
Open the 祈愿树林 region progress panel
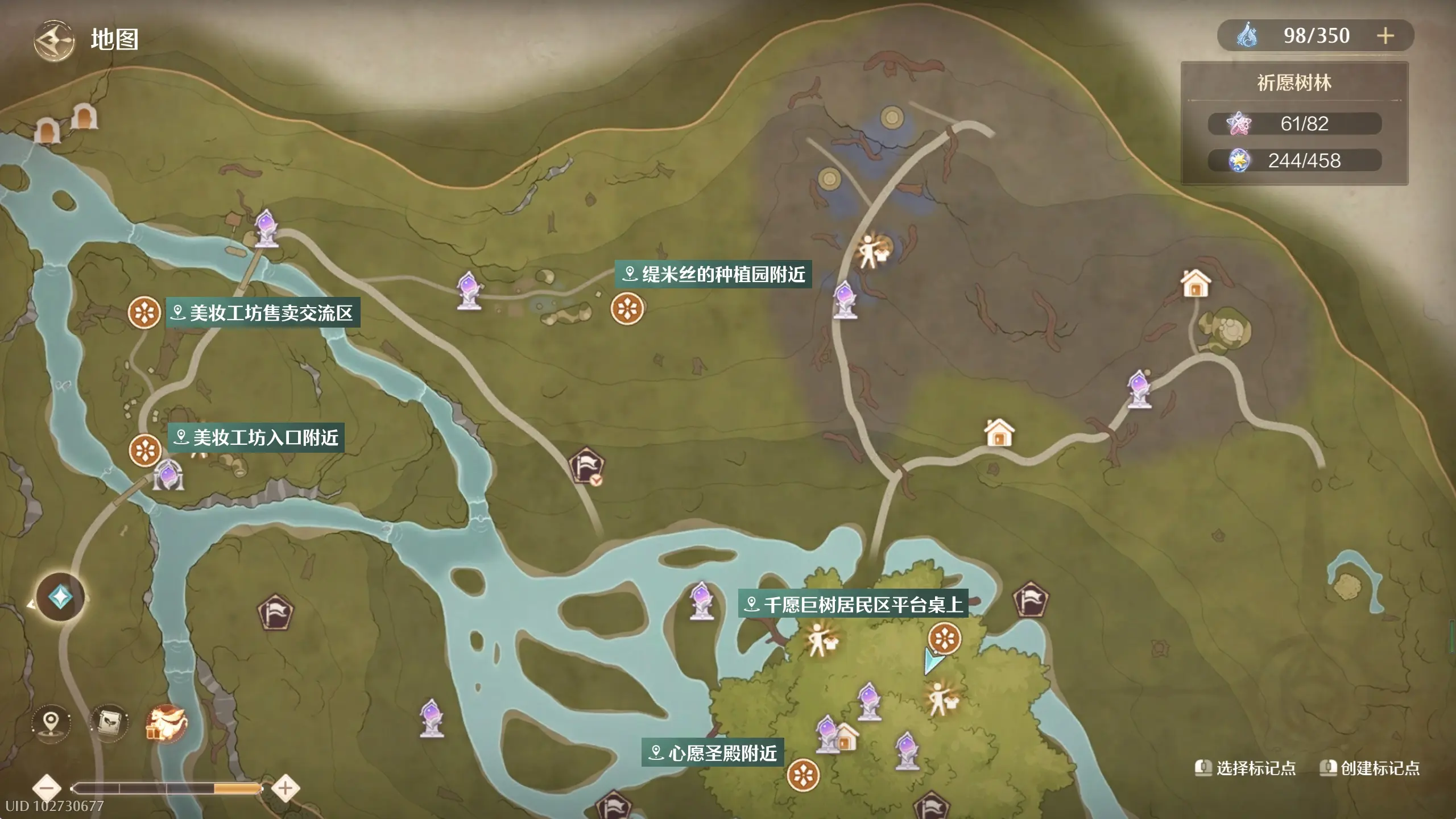click(x=1294, y=123)
